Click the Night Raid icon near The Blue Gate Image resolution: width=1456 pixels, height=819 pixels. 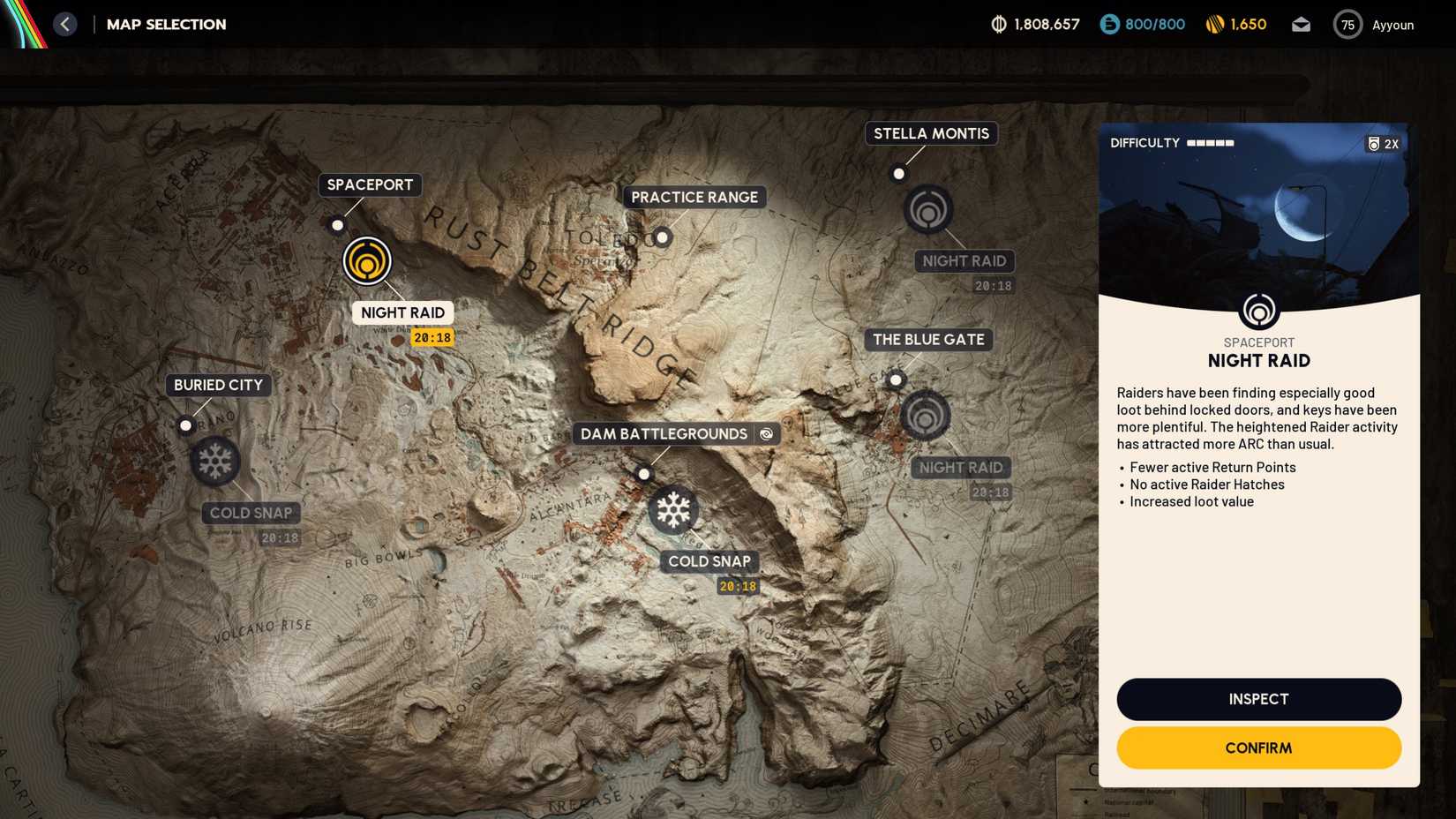[925, 416]
